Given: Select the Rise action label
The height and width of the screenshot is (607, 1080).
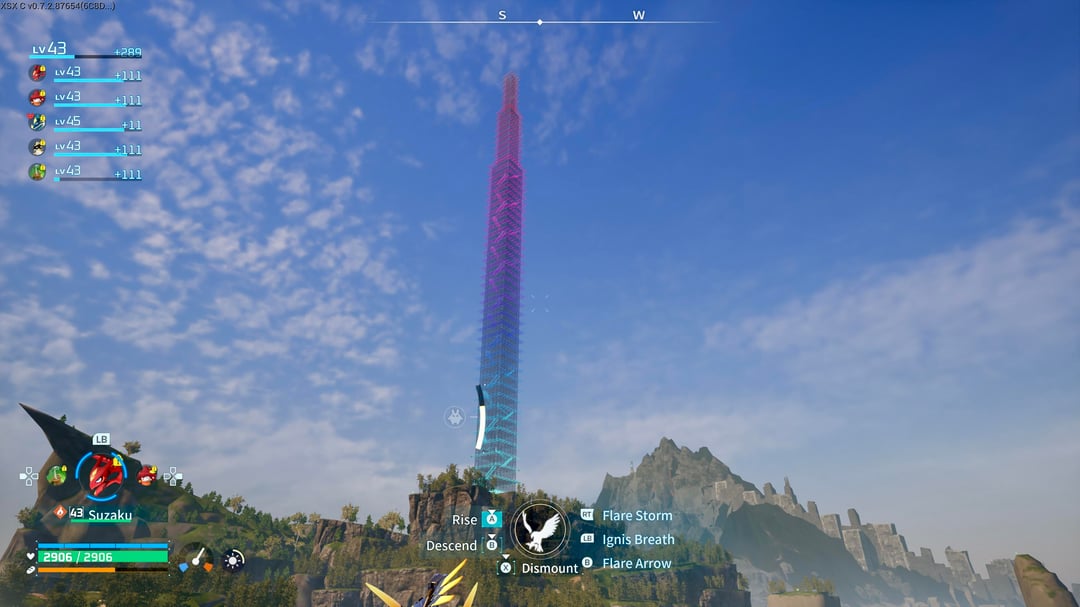Looking at the screenshot, I should (465, 520).
